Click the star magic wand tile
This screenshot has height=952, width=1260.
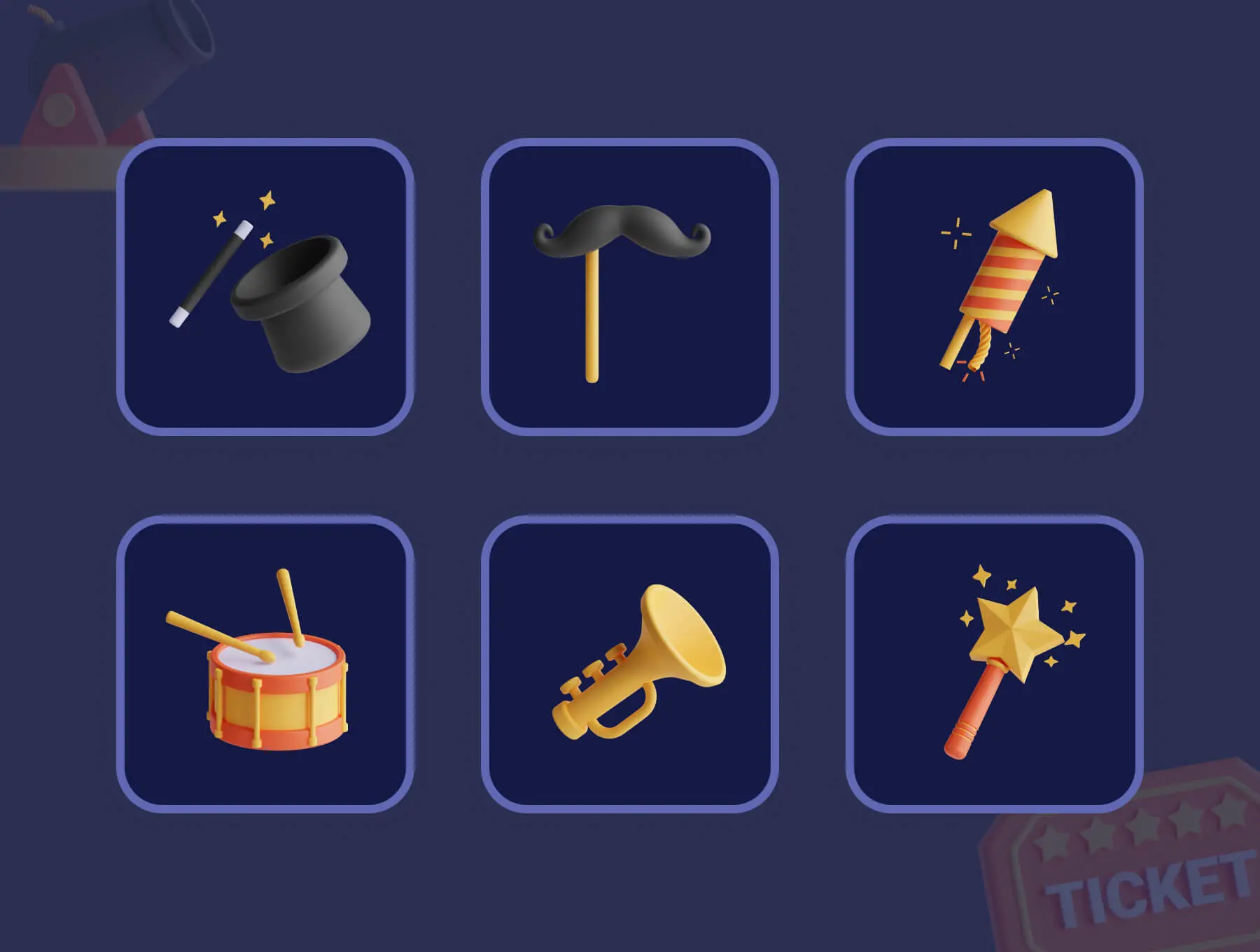pos(994,664)
